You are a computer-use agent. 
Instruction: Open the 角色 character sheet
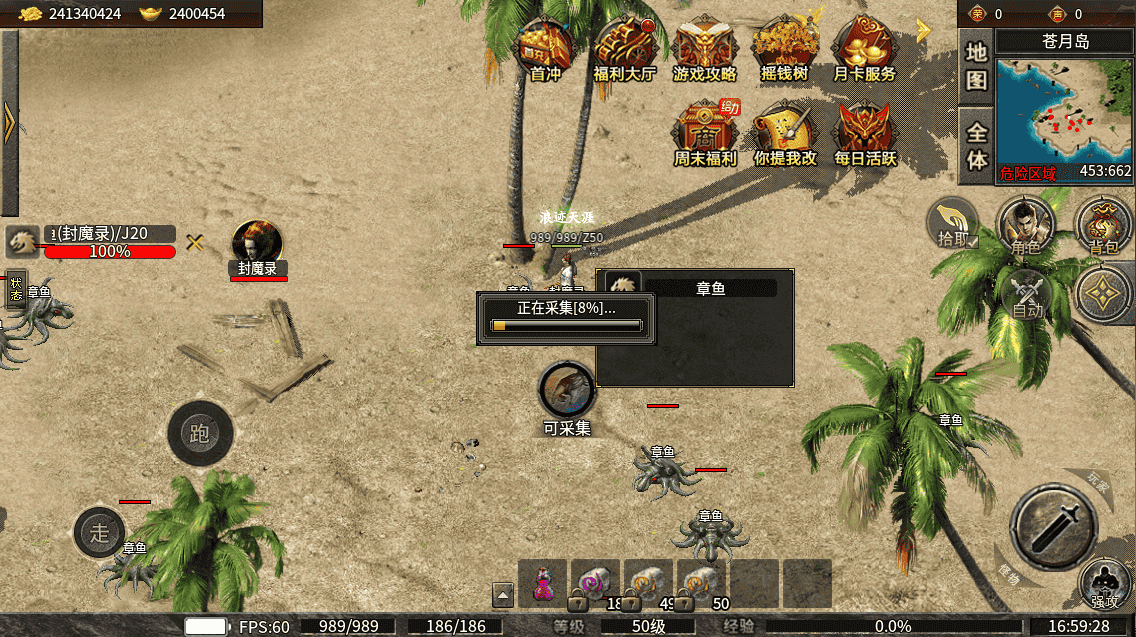(1025, 225)
